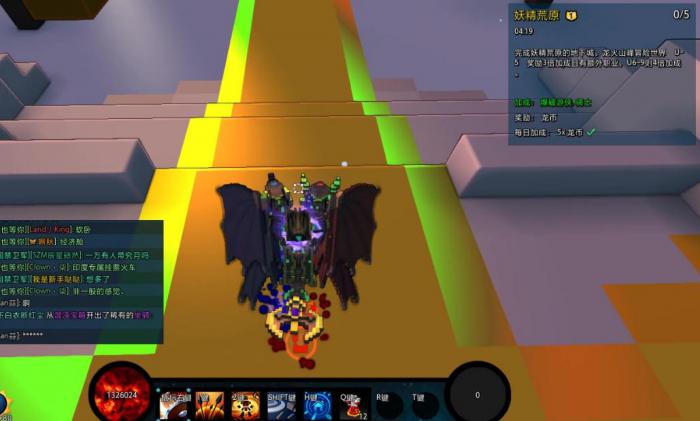This screenshot has width=700, height=421.
Task: Use the blue glowing H-slot ability
Action: point(317,402)
